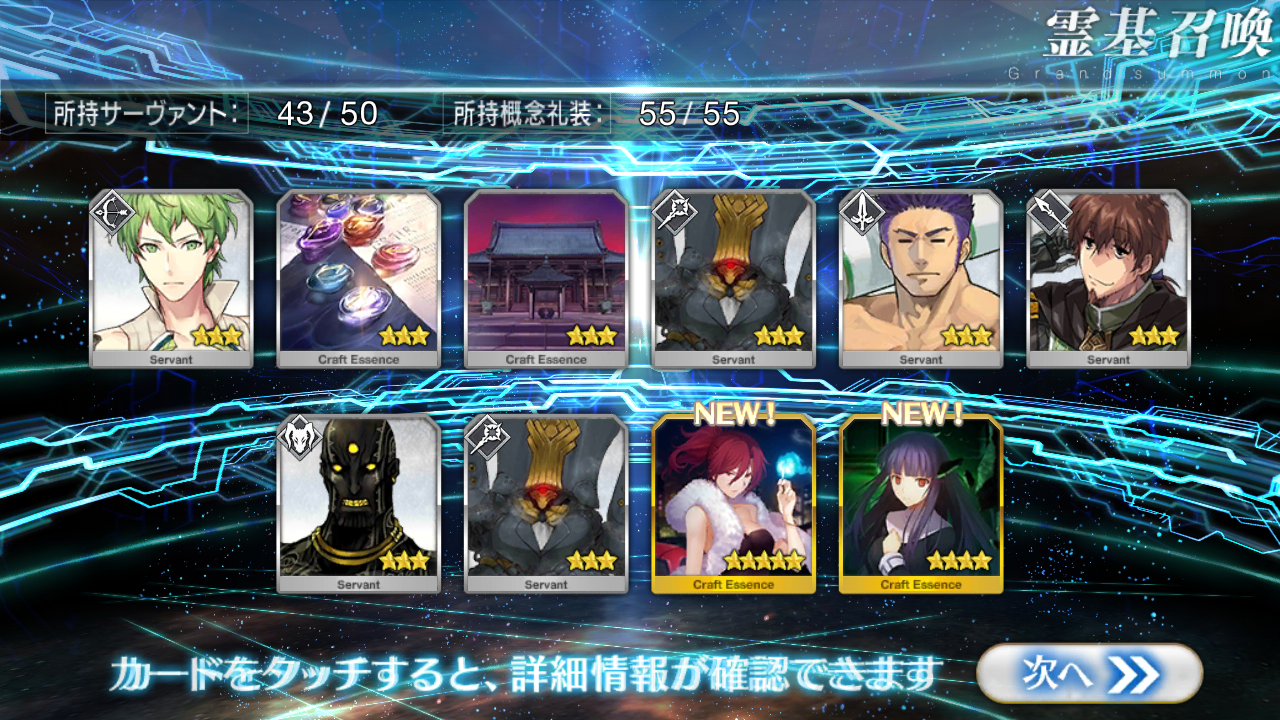Viewport: 1280px width, 720px height.
Task: Open the new four-star dark-haired girl Craft Essence
Action: click(x=921, y=504)
